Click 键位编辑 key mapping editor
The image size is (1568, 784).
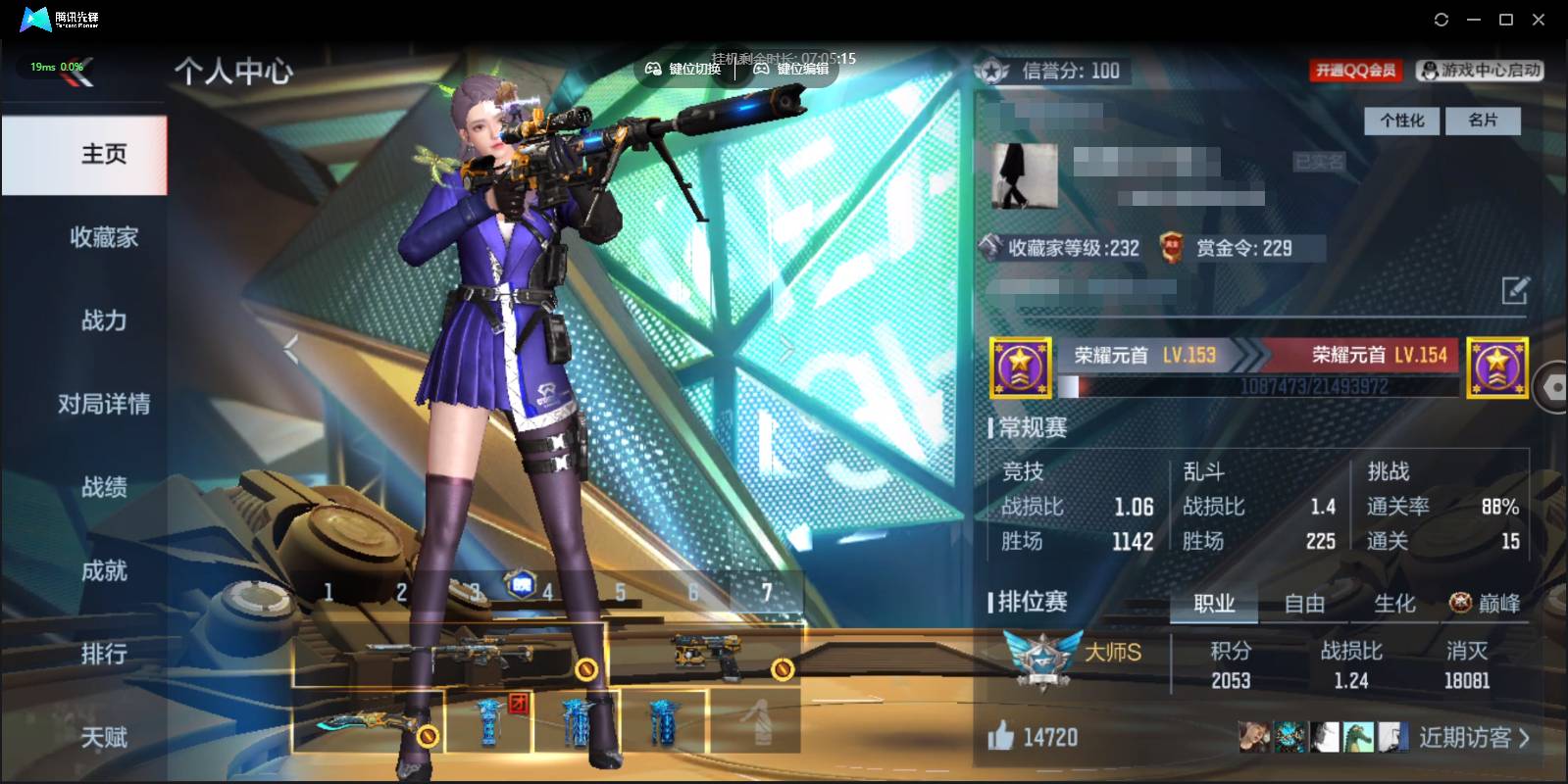(x=792, y=69)
